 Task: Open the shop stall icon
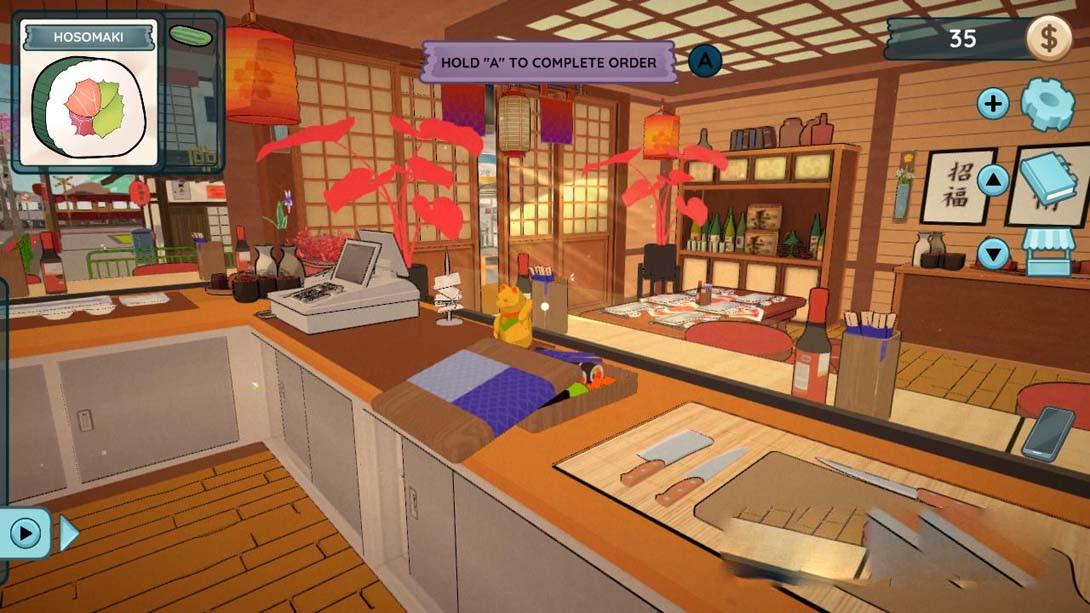click(1048, 252)
